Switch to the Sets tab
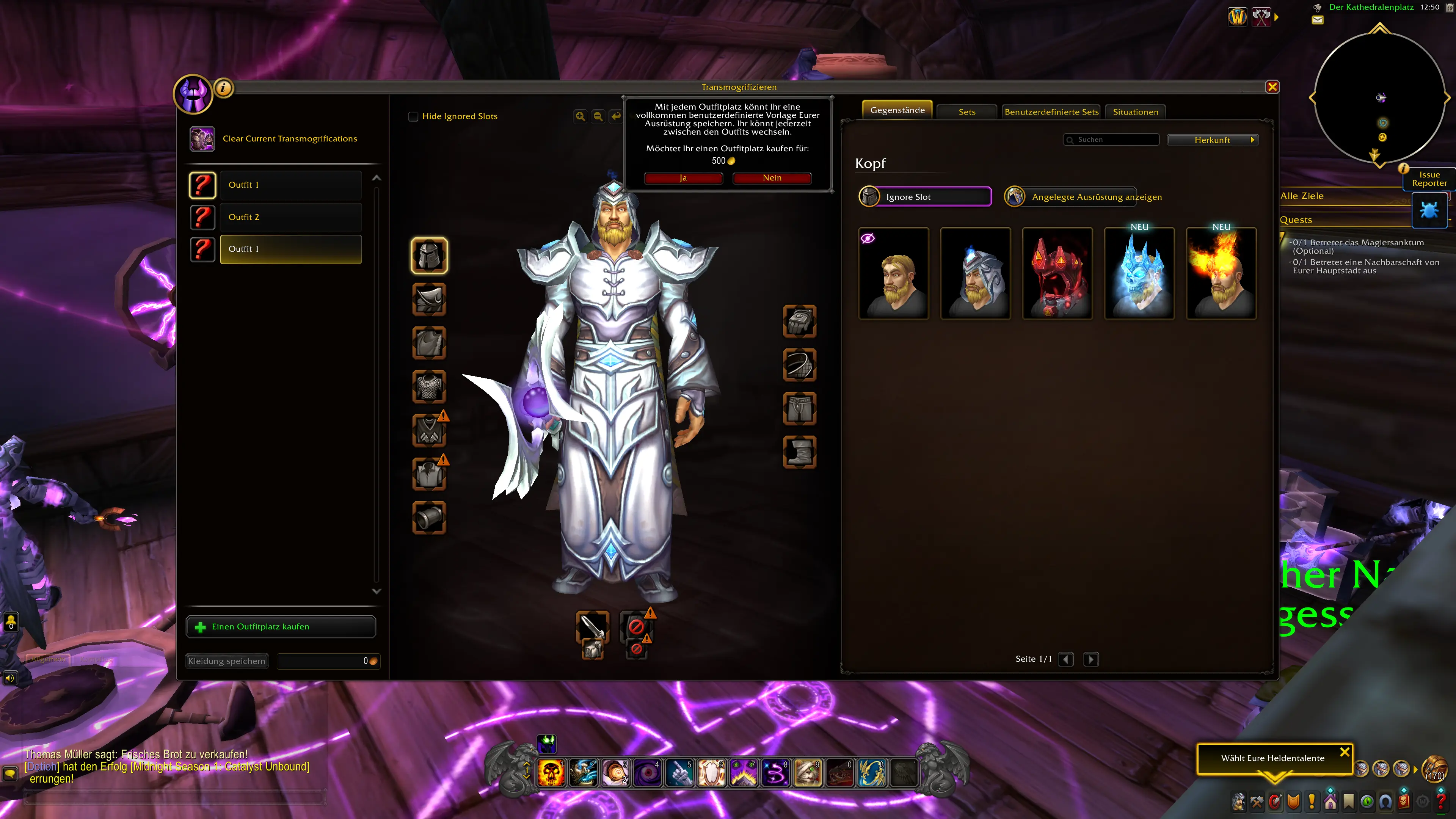The width and height of the screenshot is (1456, 819). pos(966,112)
